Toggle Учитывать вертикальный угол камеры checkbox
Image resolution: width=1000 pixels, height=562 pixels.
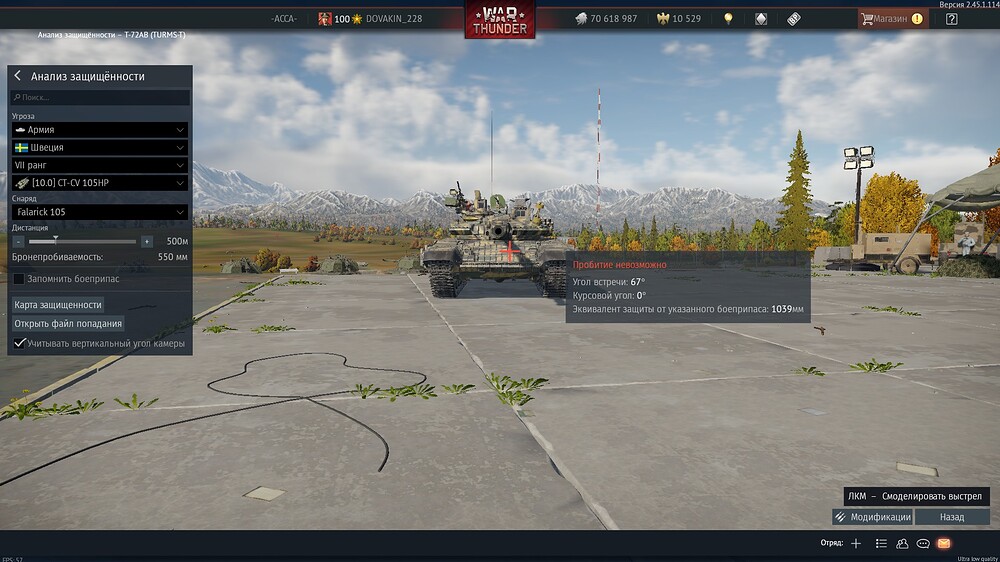point(19,343)
